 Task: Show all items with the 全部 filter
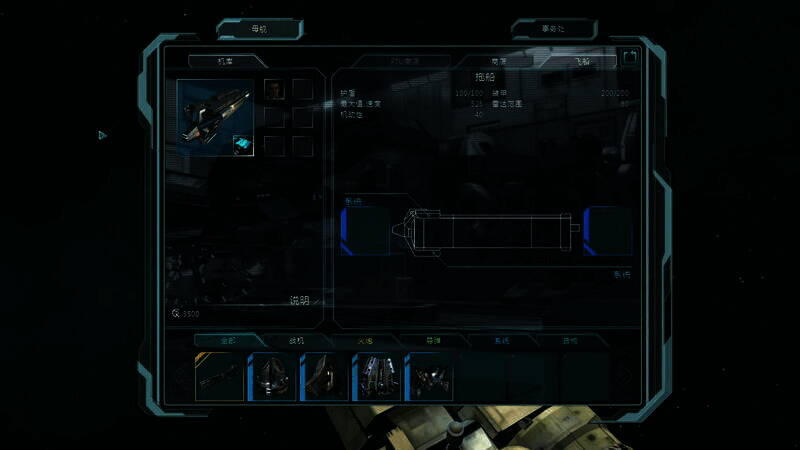tap(228, 341)
